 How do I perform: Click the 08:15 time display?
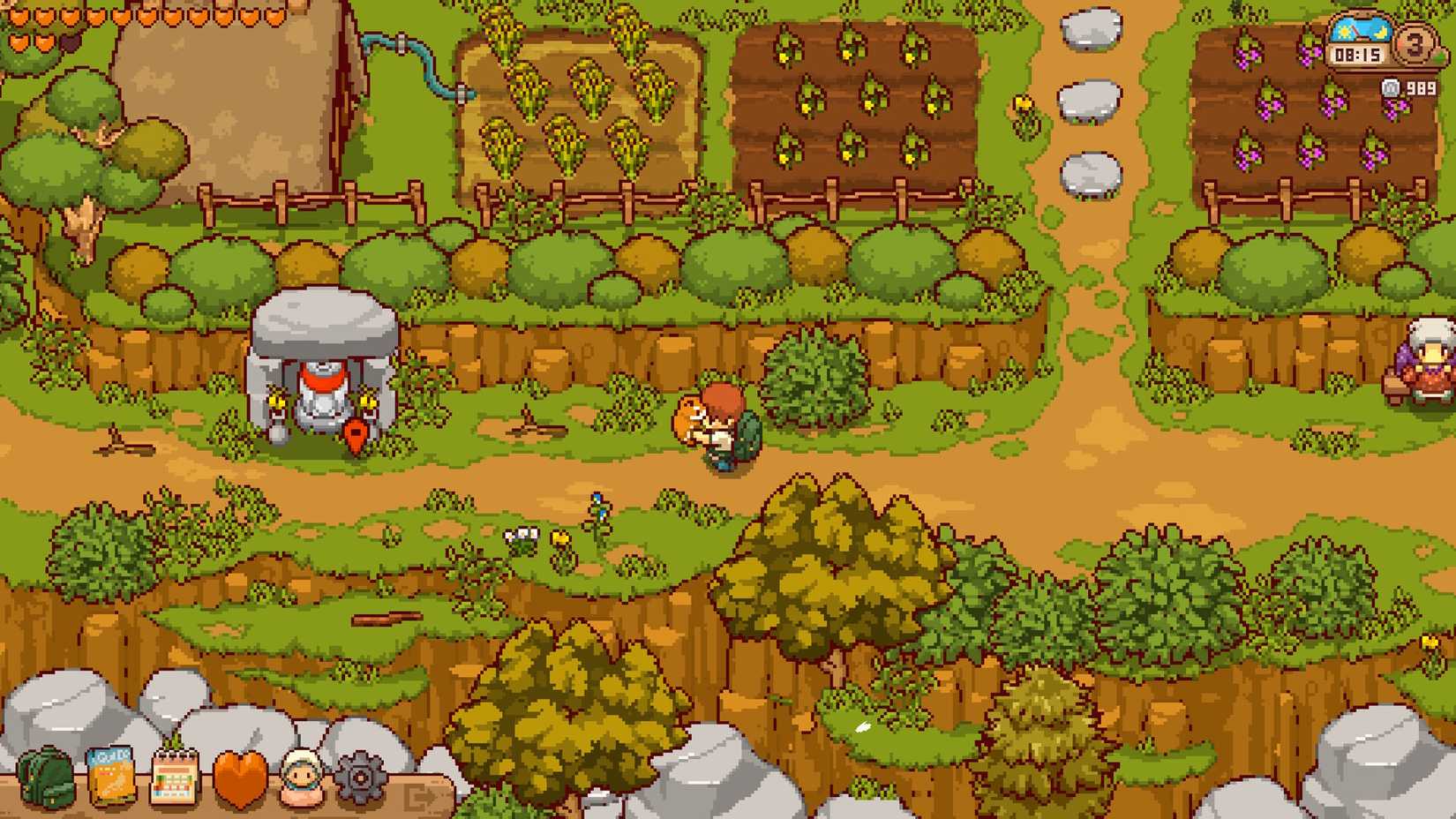[x=1358, y=53]
